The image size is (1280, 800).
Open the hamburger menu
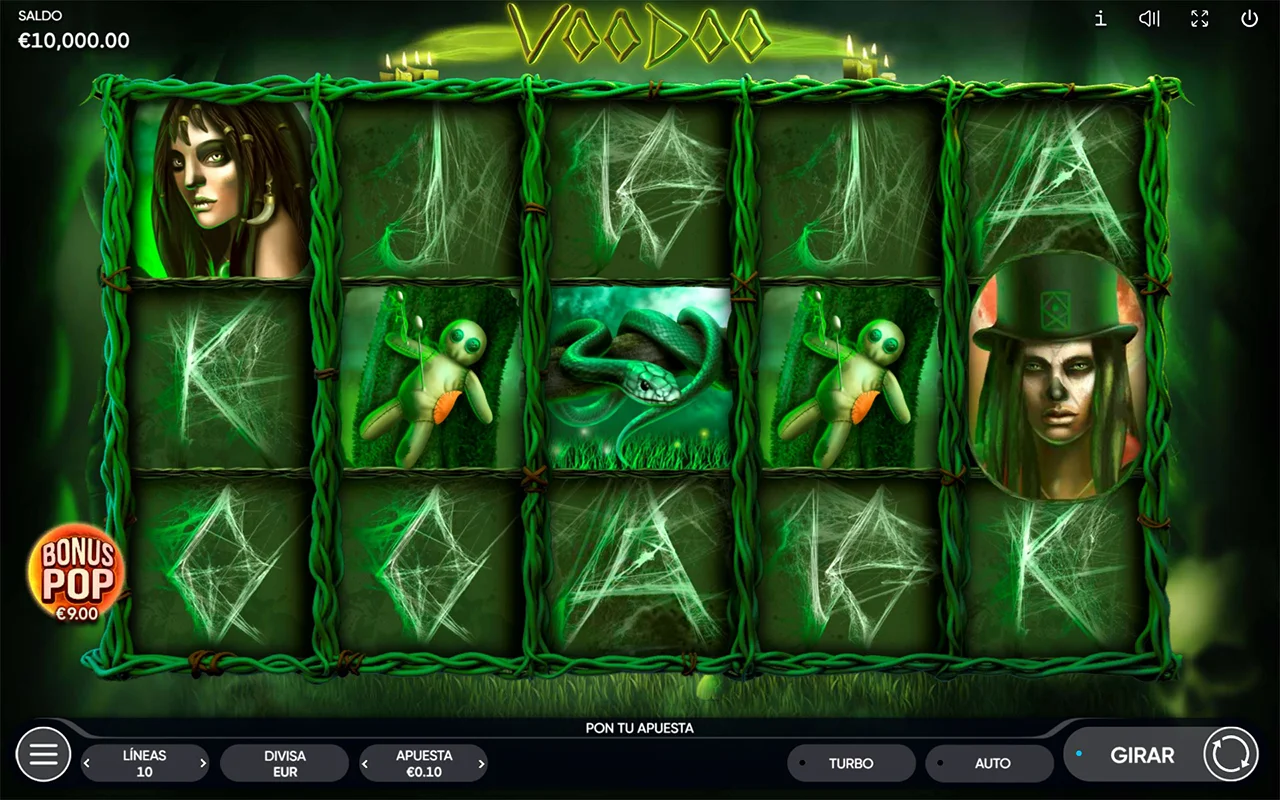[x=44, y=754]
